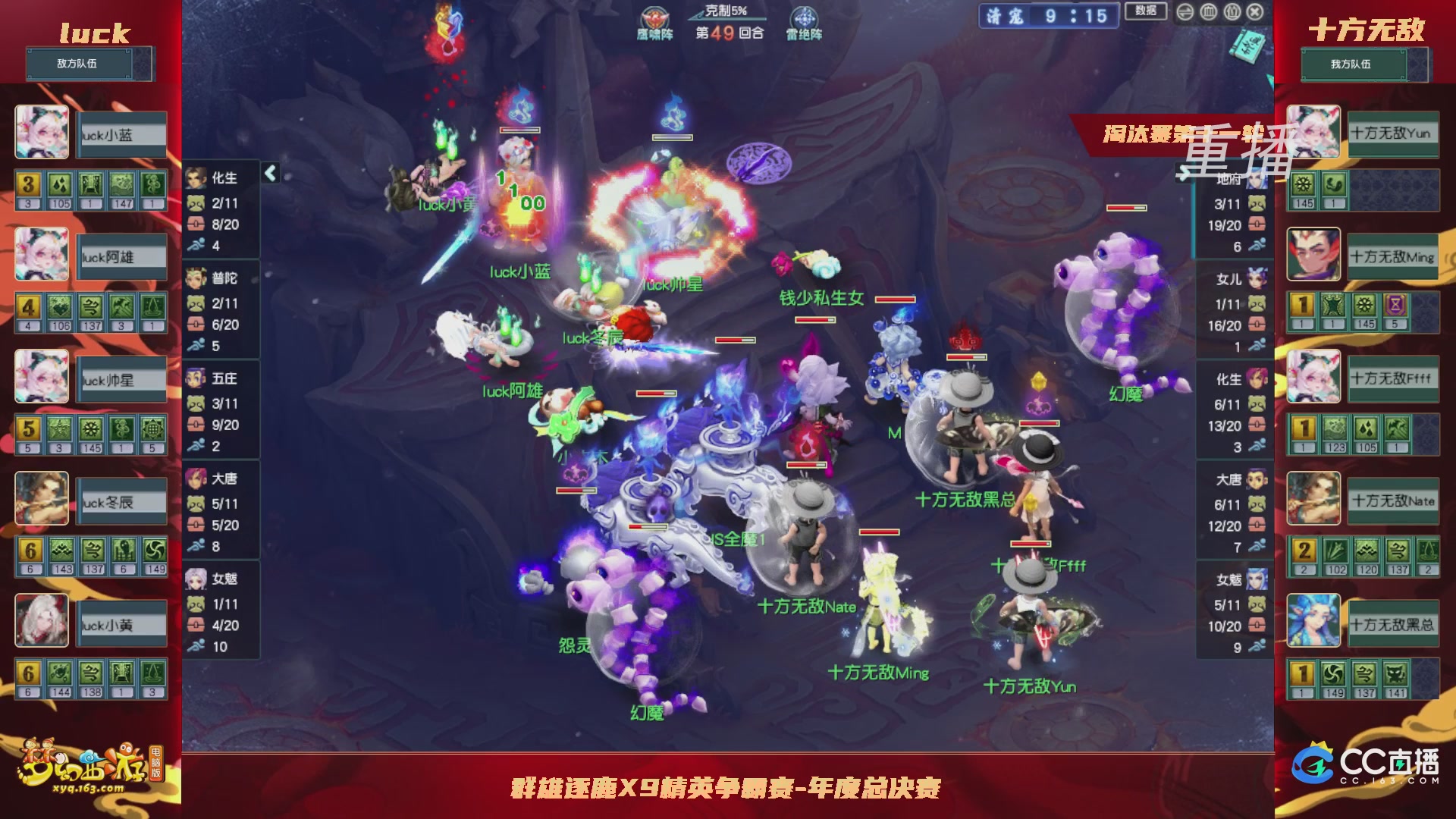The image size is (1456, 819).
Task: Select the luck阿雄 name plate in left roster
Action: (x=121, y=256)
